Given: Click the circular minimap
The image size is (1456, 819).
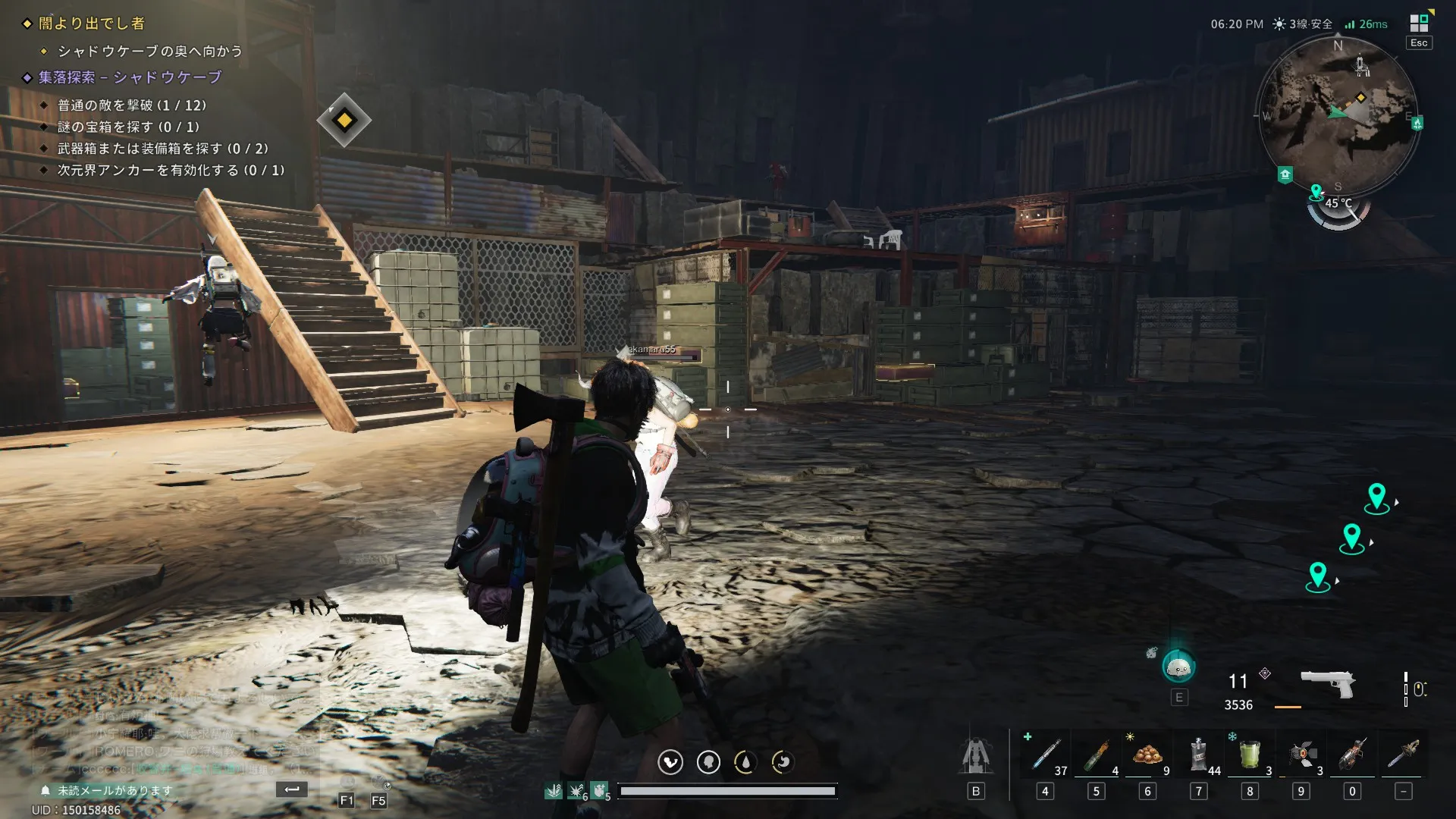Looking at the screenshot, I should pyautogui.click(x=1338, y=115).
